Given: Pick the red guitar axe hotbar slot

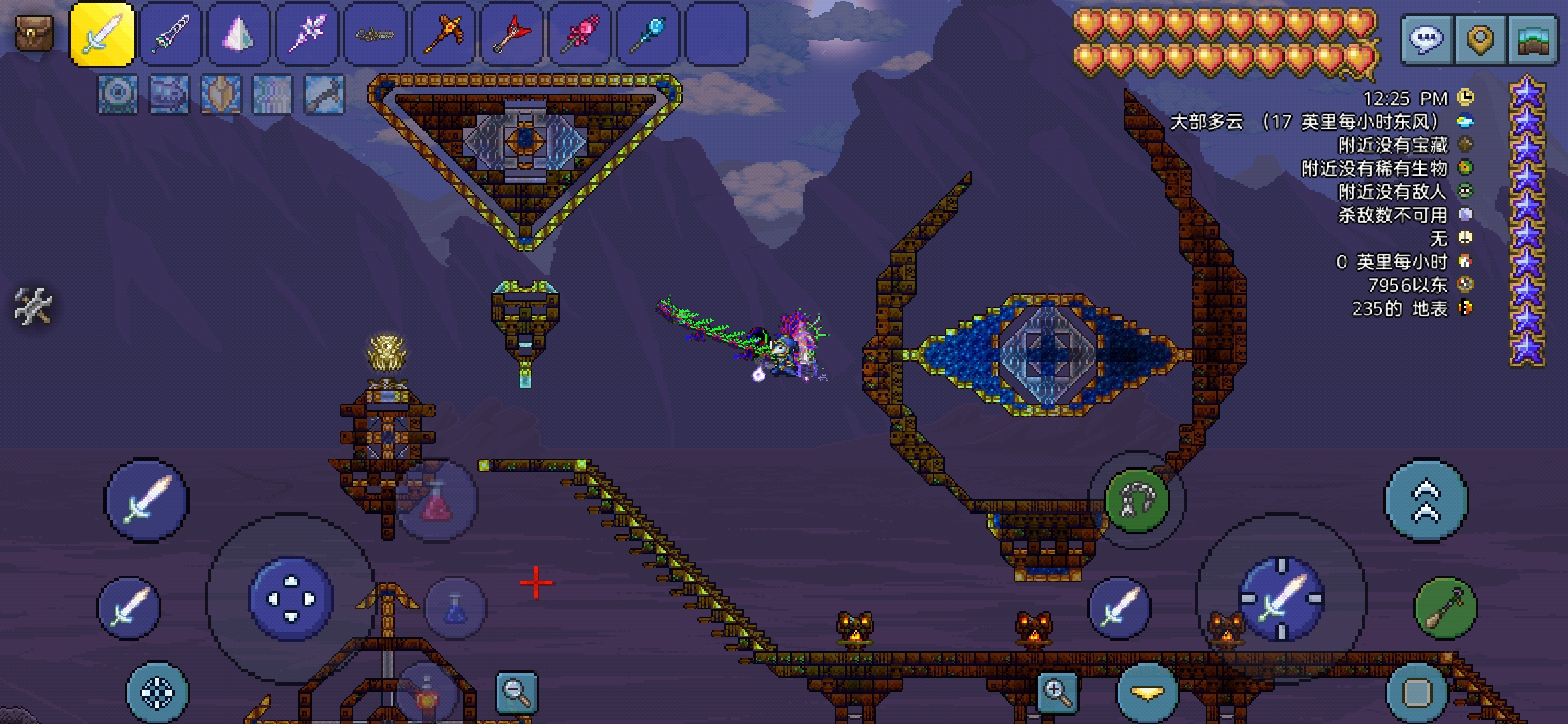Looking at the screenshot, I should (512, 35).
